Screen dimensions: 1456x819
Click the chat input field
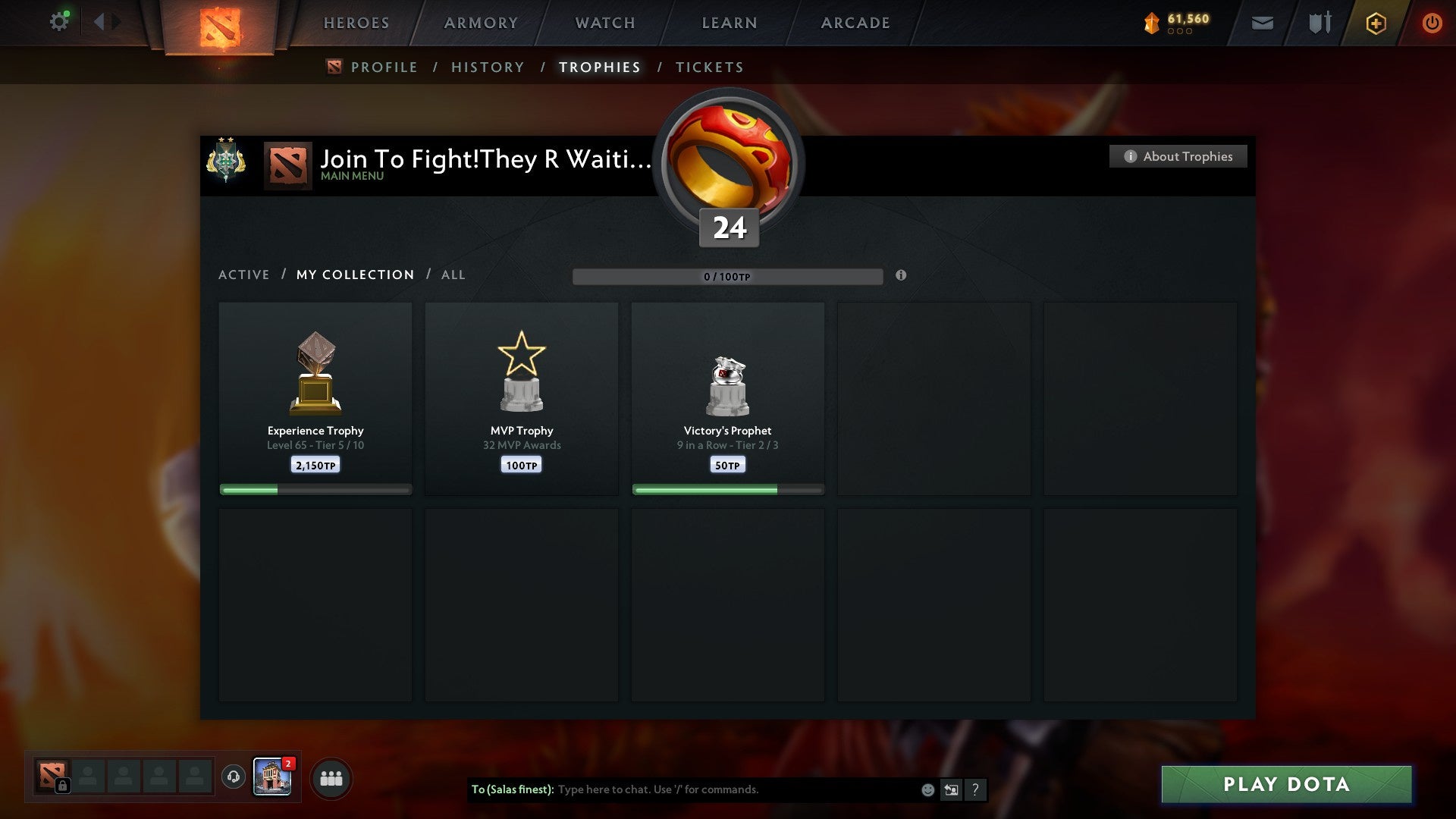pos(720,789)
